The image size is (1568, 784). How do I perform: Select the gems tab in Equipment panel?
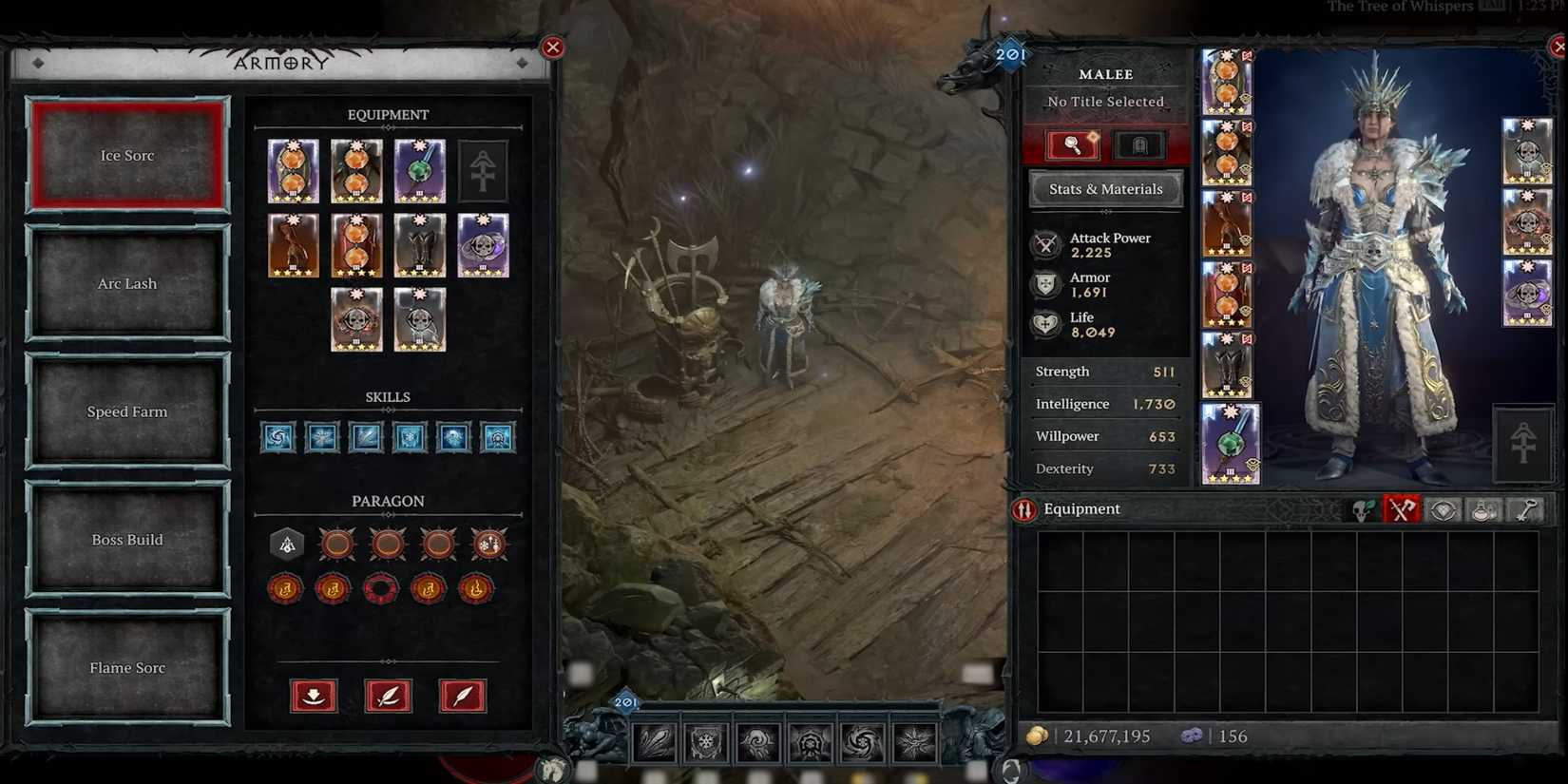(x=1441, y=509)
